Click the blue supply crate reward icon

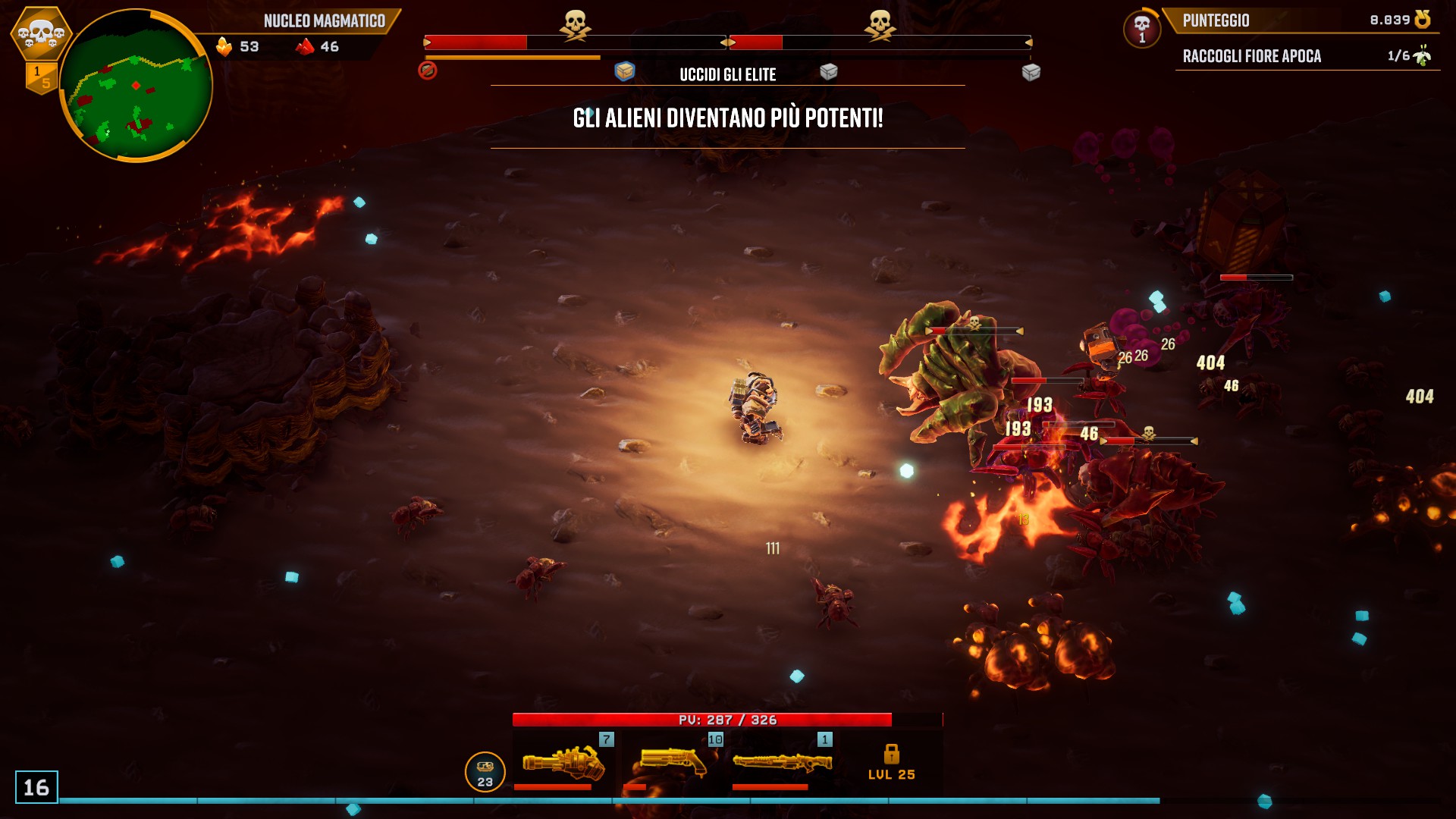coord(624,71)
